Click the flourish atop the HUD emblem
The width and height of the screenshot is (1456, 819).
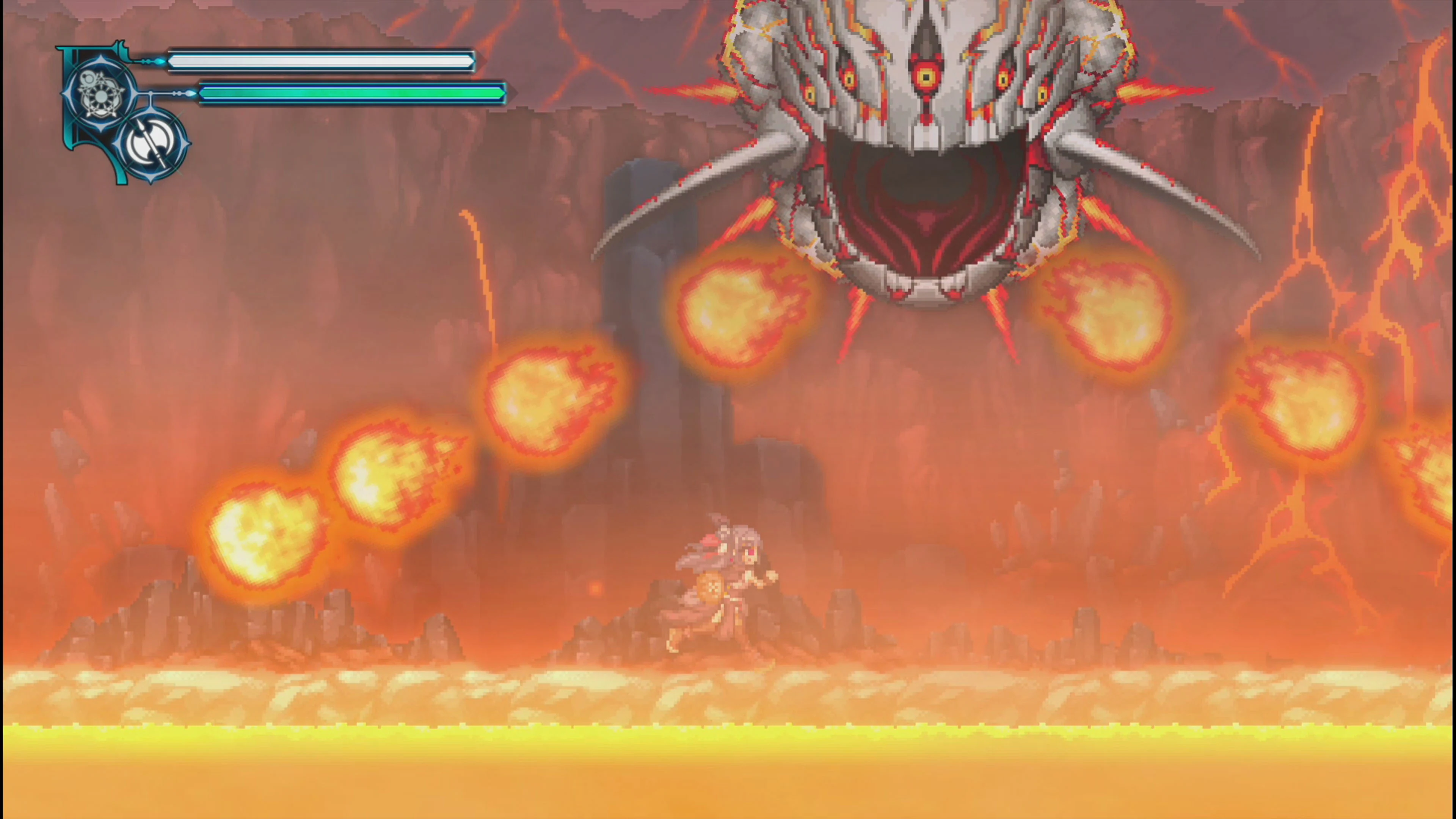point(121,45)
